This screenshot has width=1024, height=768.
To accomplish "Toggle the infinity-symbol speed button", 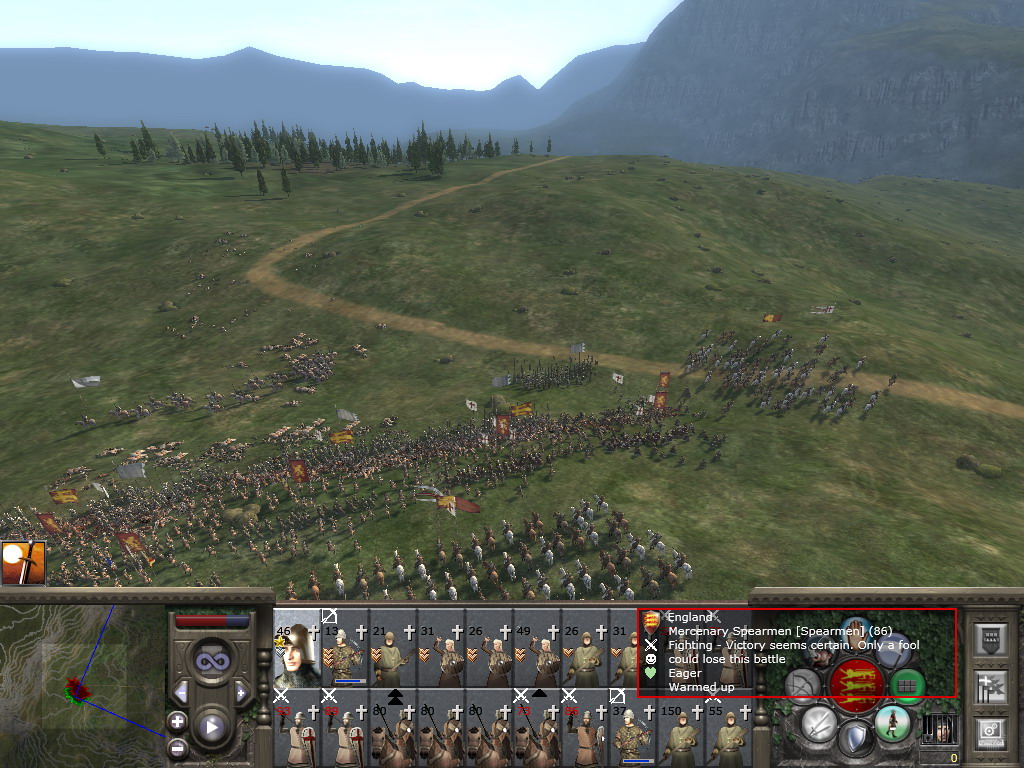I will tap(211, 662).
